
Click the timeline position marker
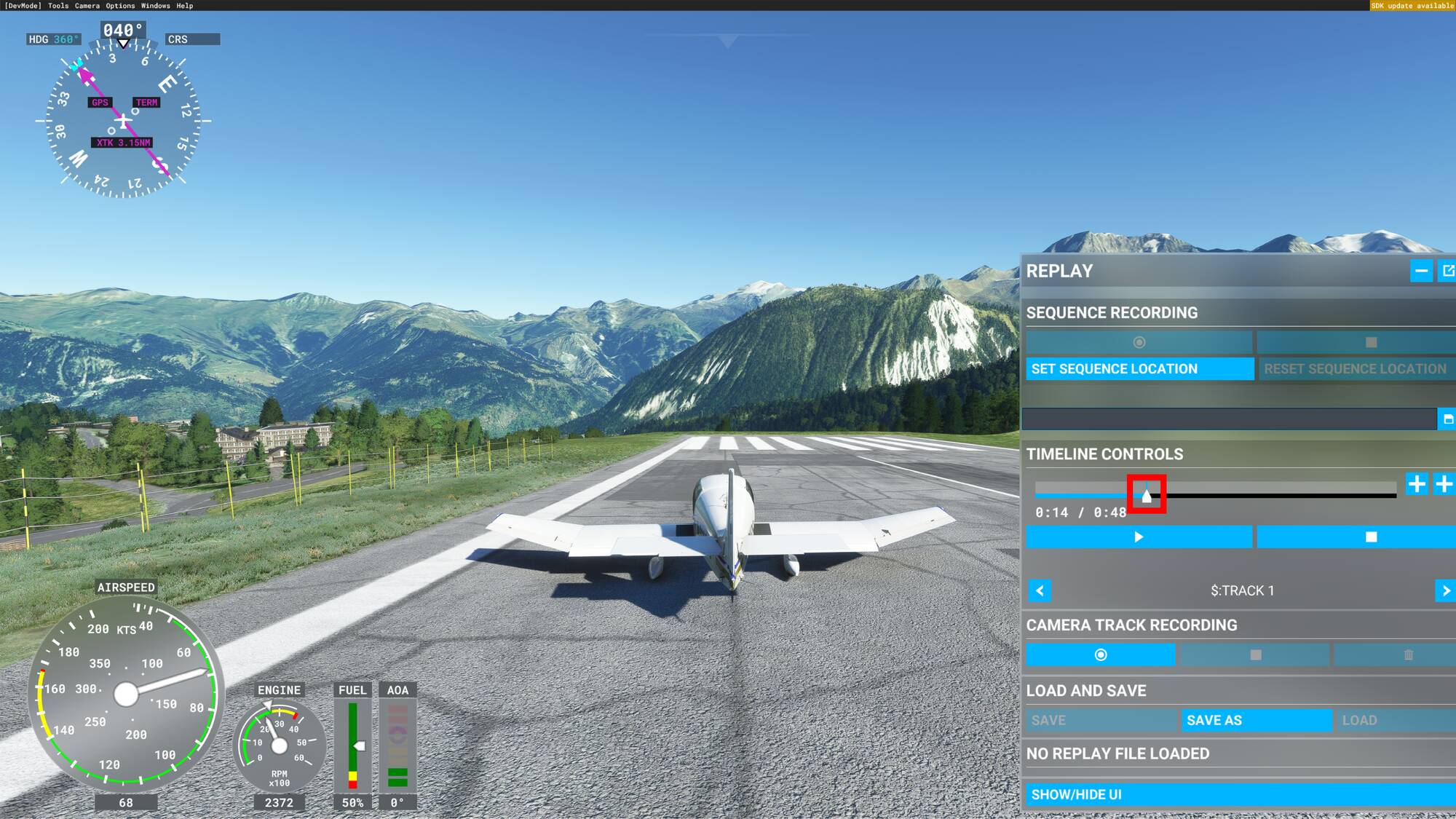[1147, 496]
